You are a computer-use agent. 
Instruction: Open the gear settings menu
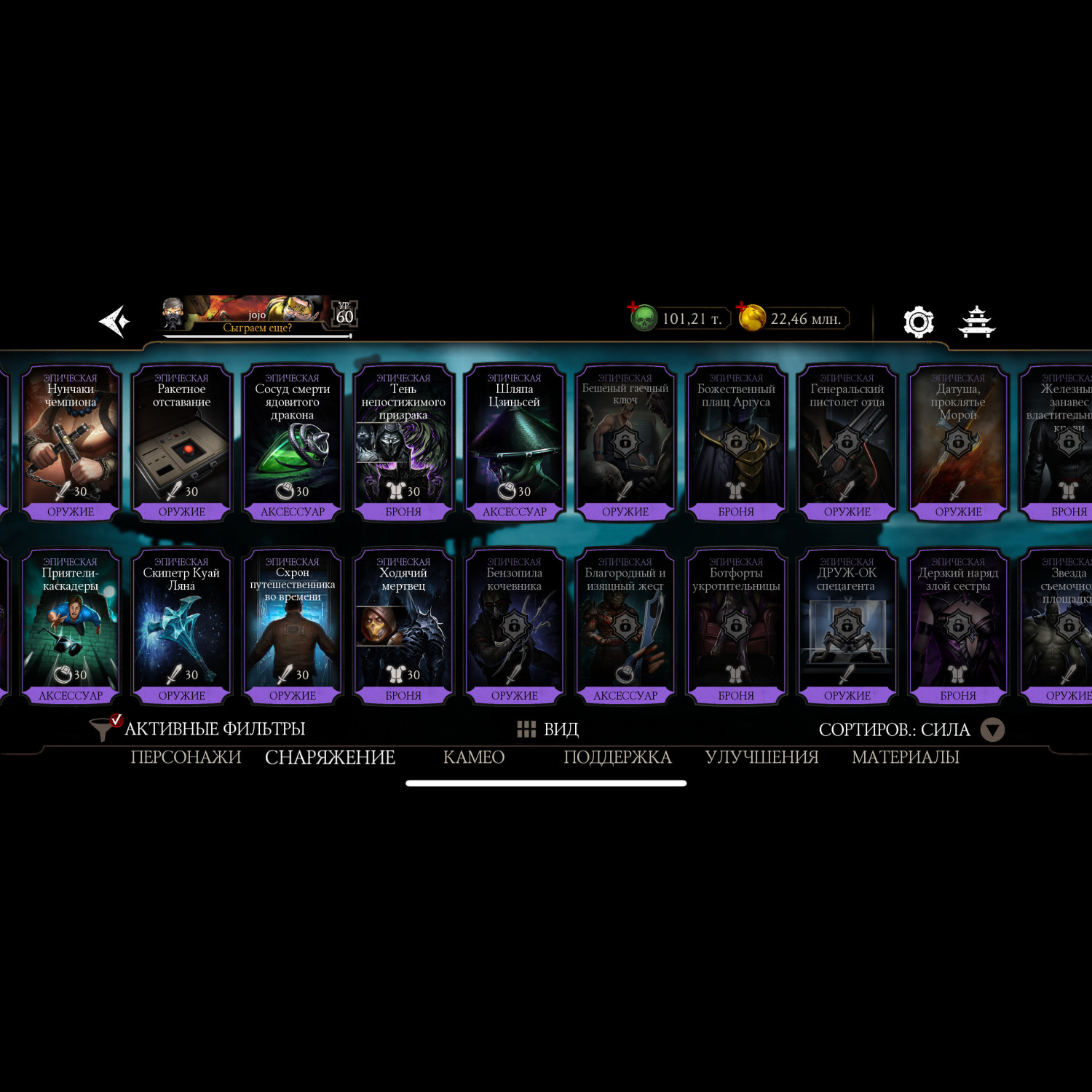point(918,321)
